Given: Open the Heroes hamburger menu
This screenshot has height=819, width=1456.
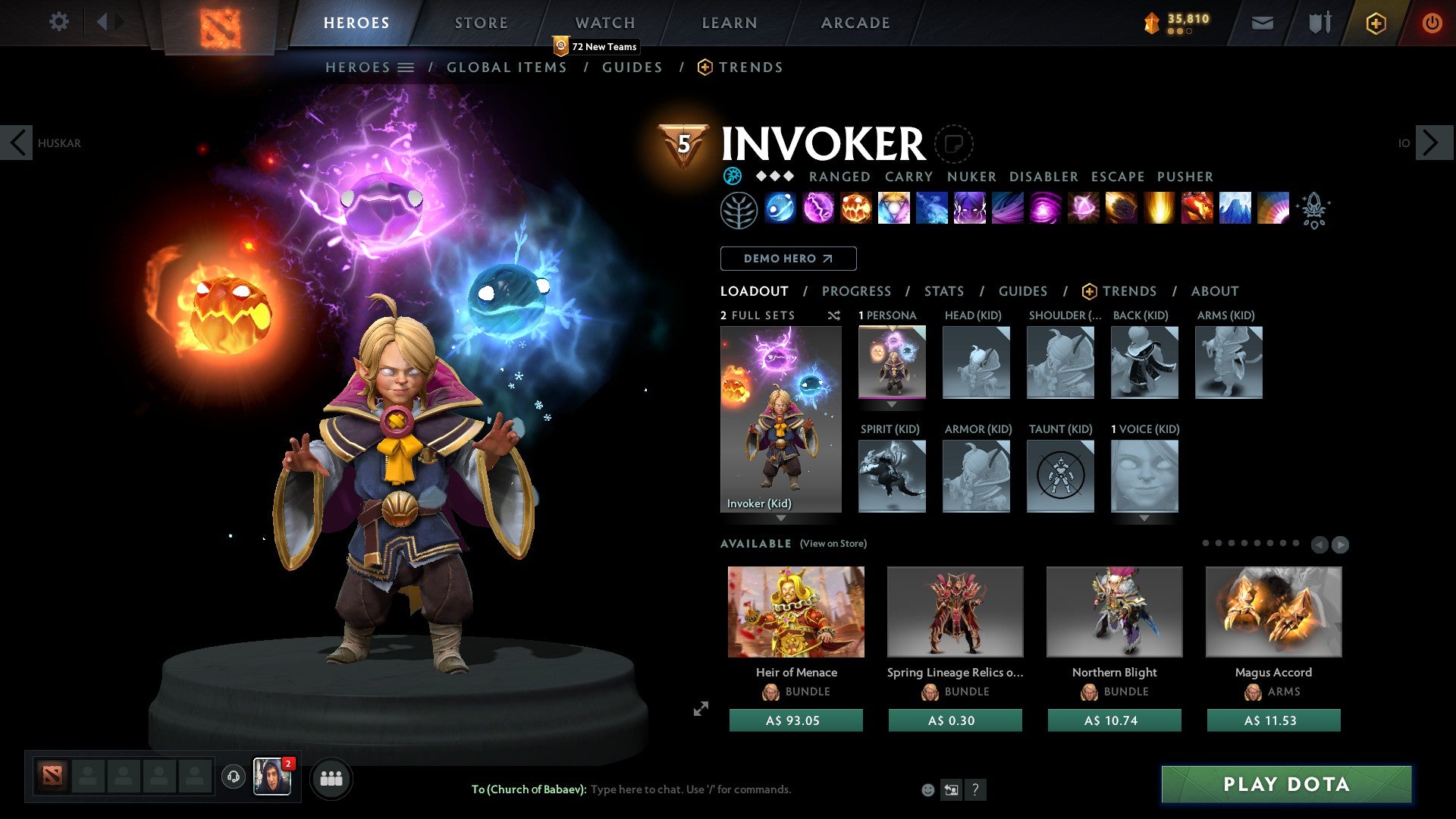Looking at the screenshot, I should click(407, 67).
